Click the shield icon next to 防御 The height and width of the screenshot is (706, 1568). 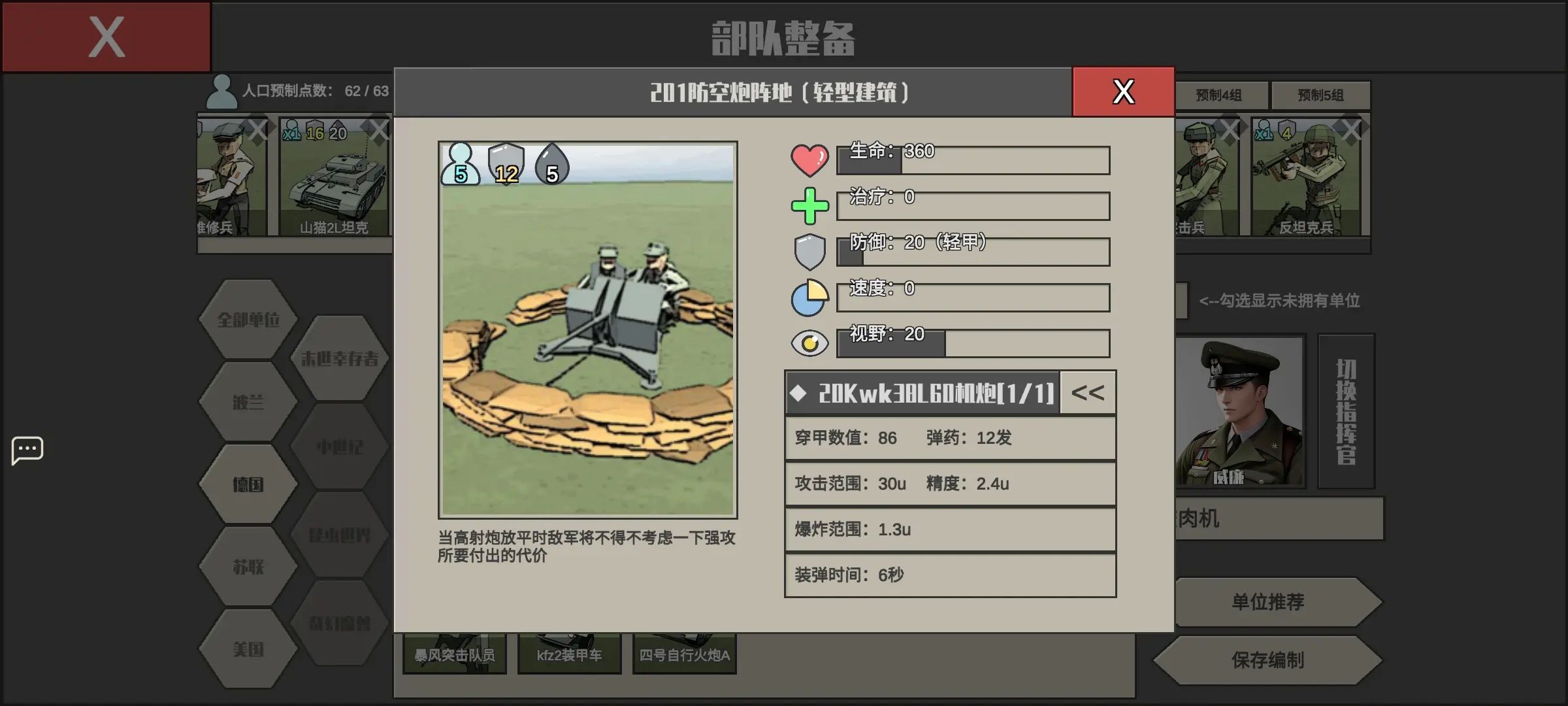(810, 250)
